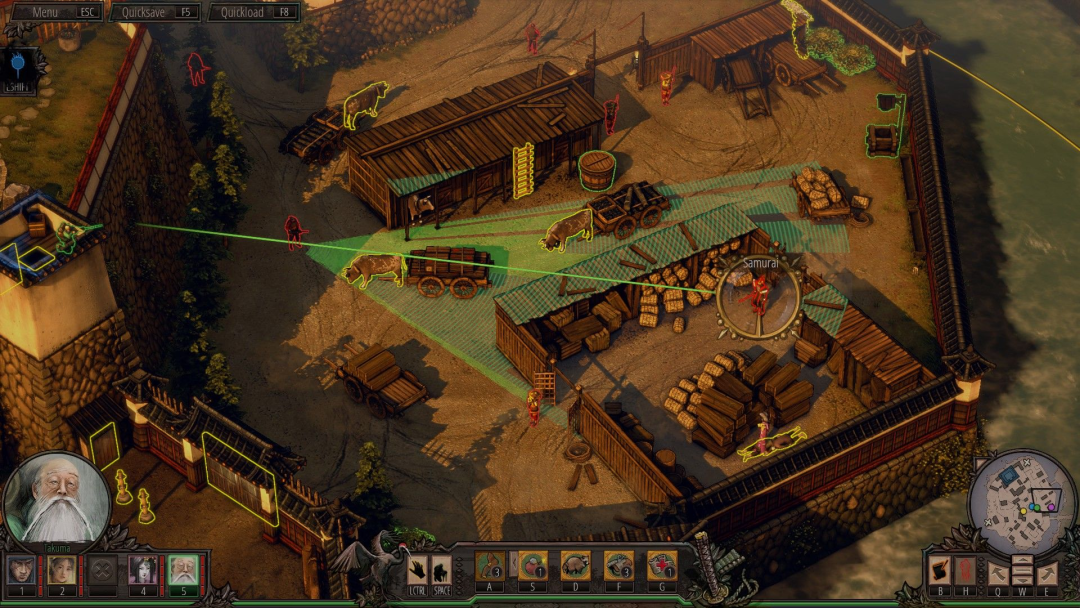The height and width of the screenshot is (608, 1080).
Task: Choose the character in slot 2
Action: tap(62, 571)
